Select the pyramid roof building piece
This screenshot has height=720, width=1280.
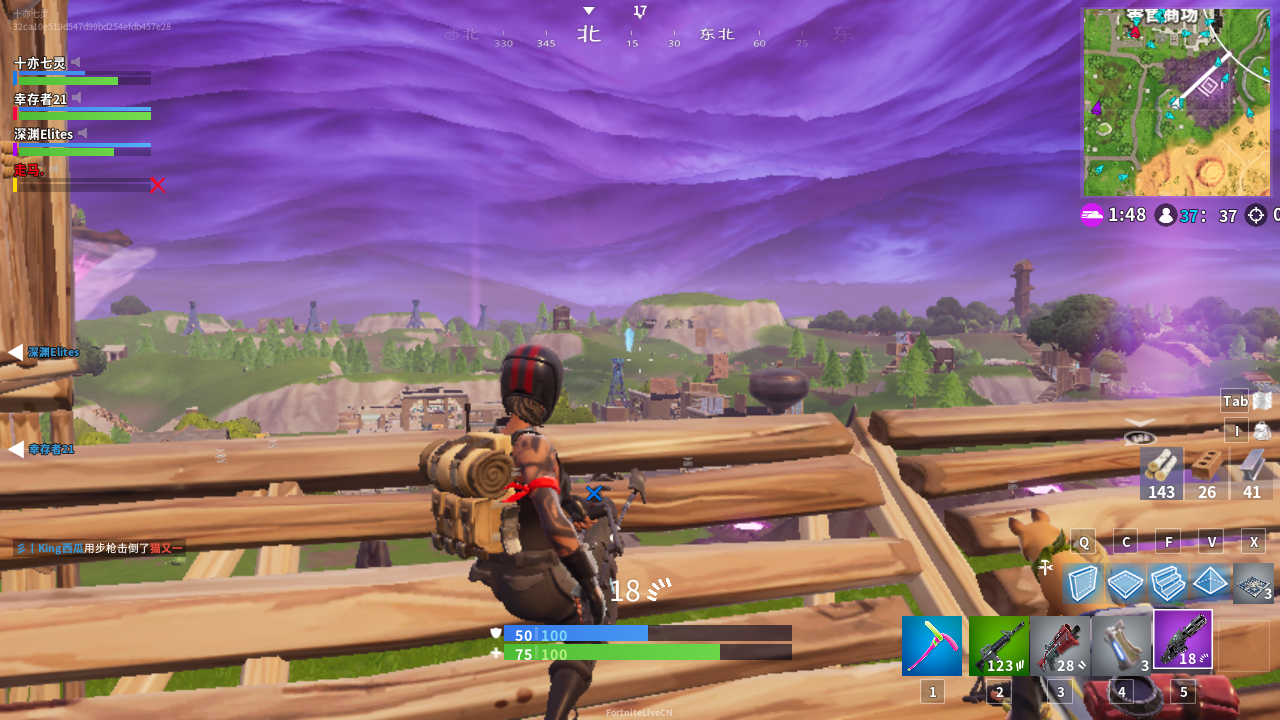click(x=1210, y=583)
